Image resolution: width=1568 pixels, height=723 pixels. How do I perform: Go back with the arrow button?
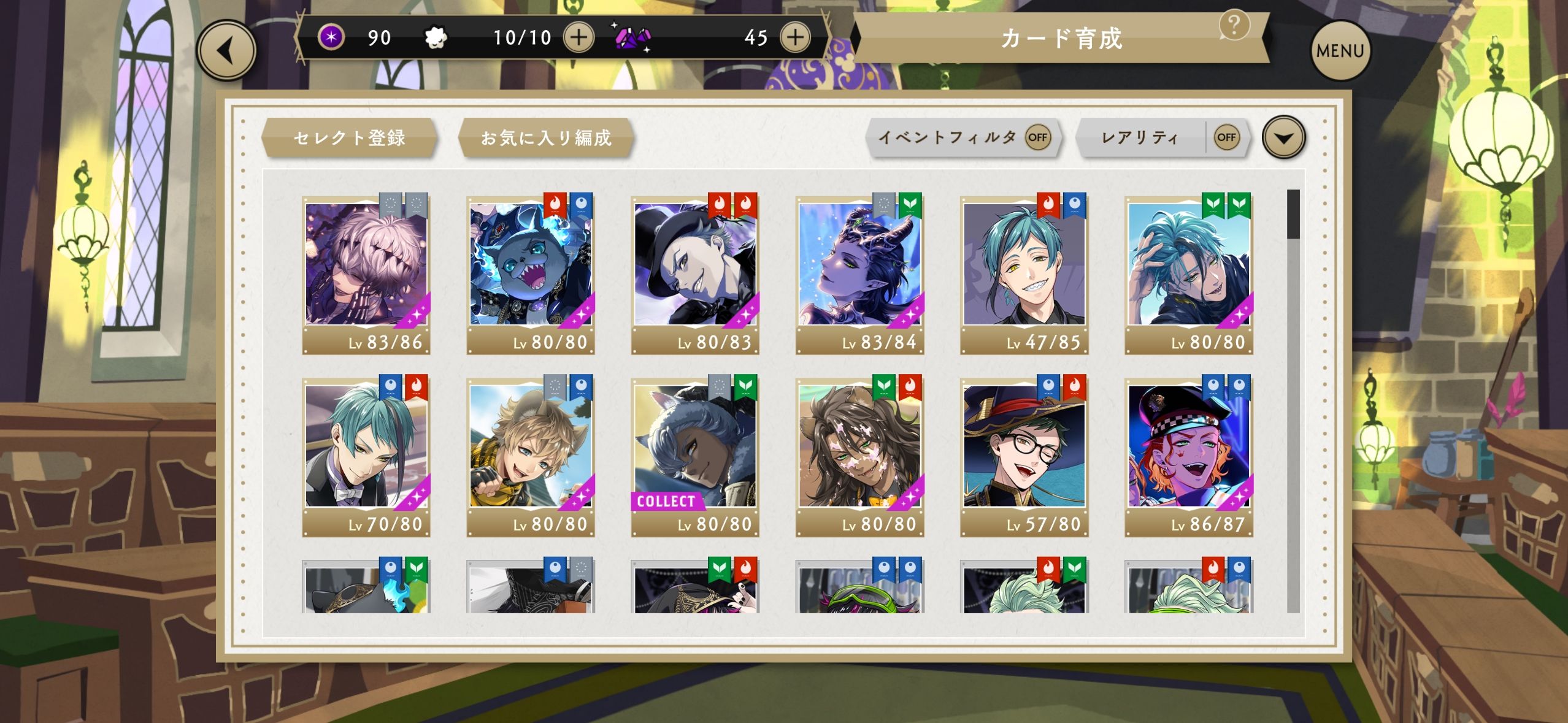tap(226, 50)
